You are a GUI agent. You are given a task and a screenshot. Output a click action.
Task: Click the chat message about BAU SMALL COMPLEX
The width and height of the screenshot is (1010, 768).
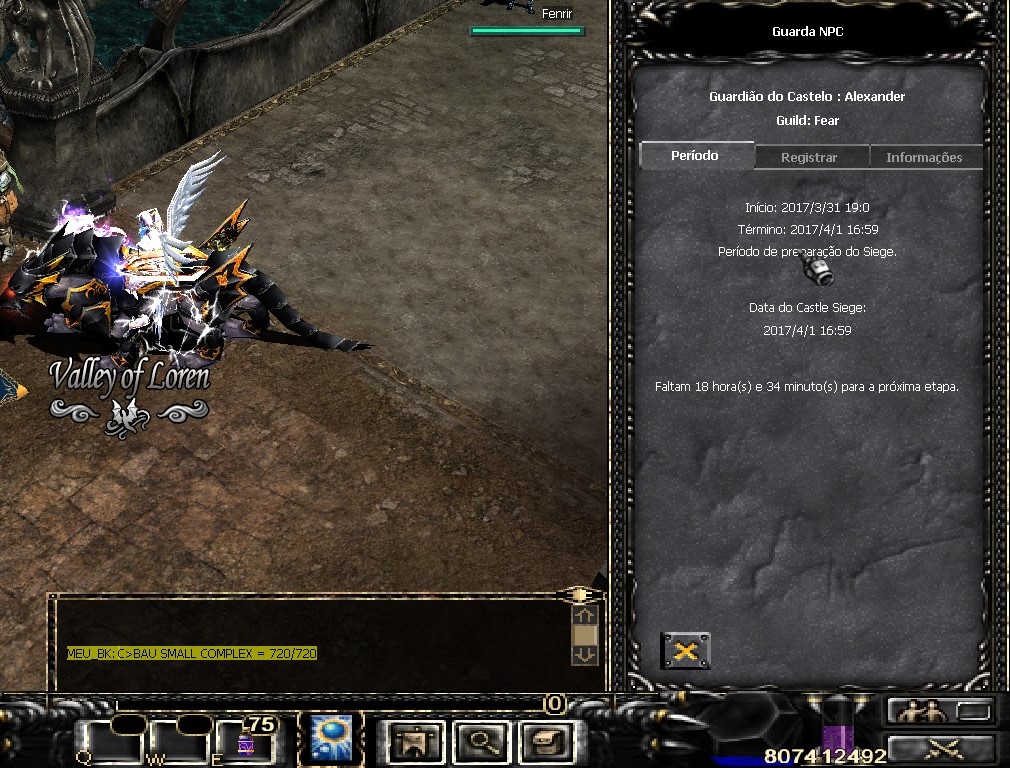tap(192, 653)
